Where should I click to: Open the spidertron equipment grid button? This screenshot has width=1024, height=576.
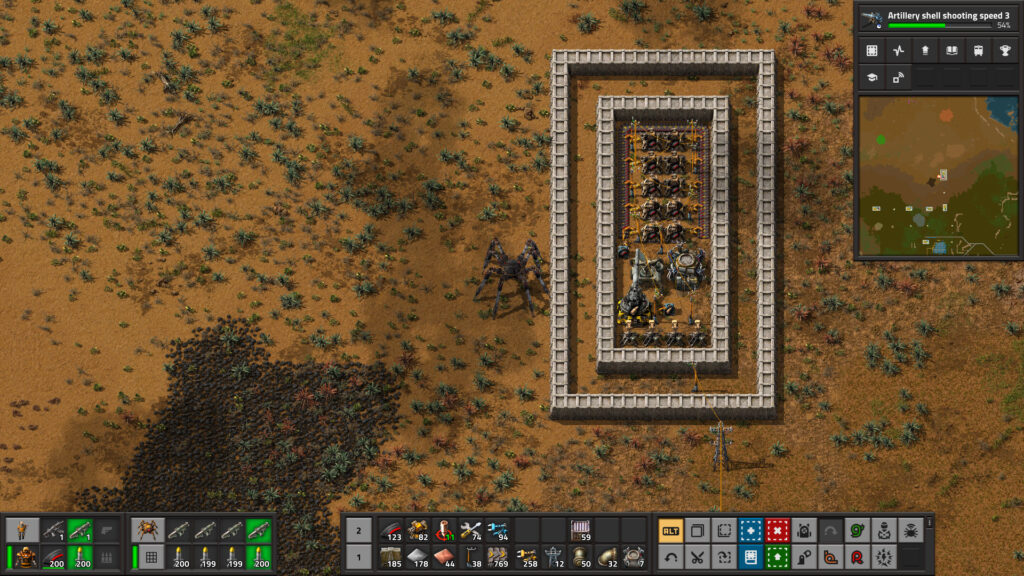149,557
